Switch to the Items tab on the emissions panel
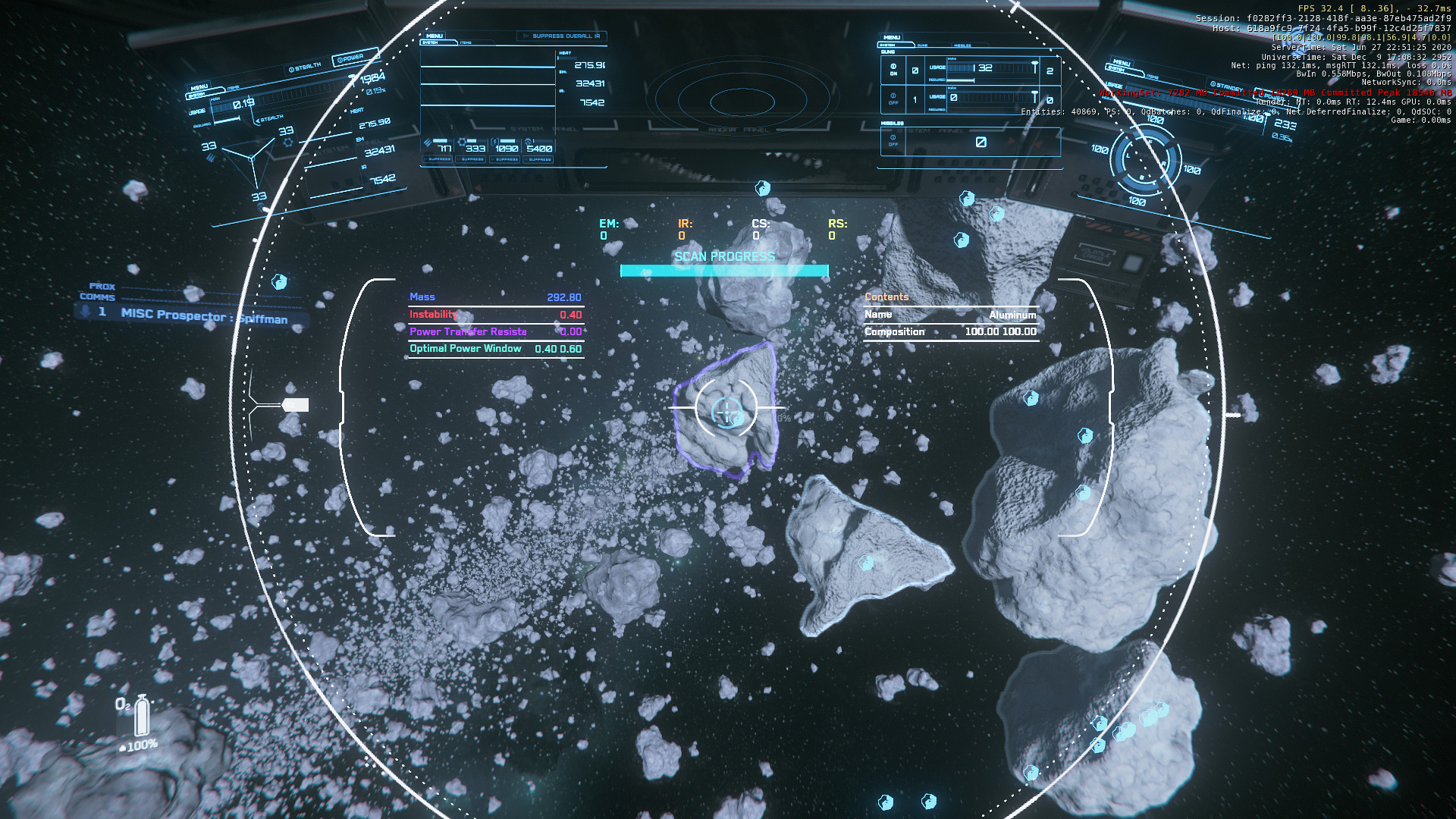The height and width of the screenshot is (819, 1456). (466, 43)
